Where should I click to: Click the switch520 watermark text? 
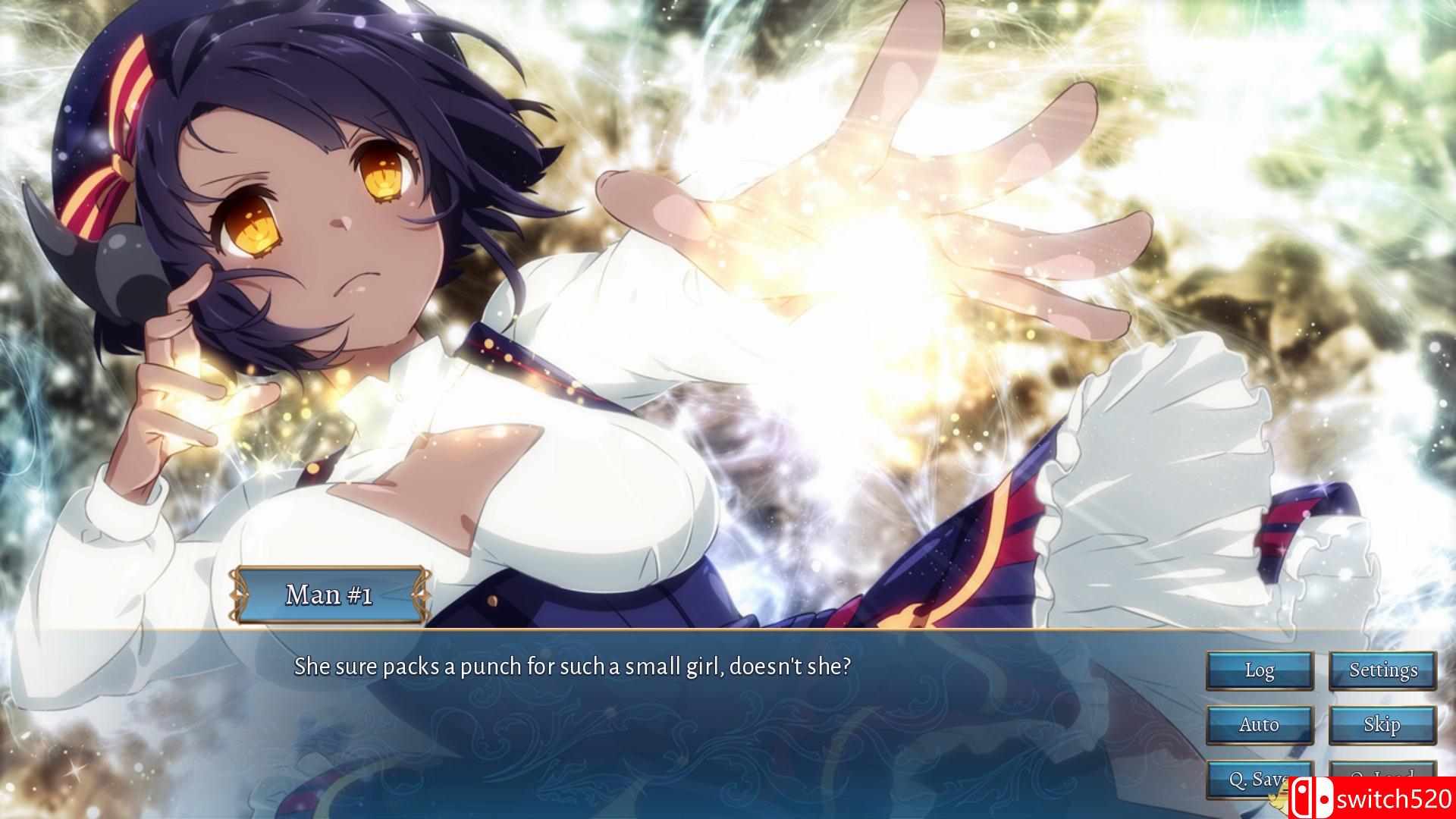pos(1395,796)
